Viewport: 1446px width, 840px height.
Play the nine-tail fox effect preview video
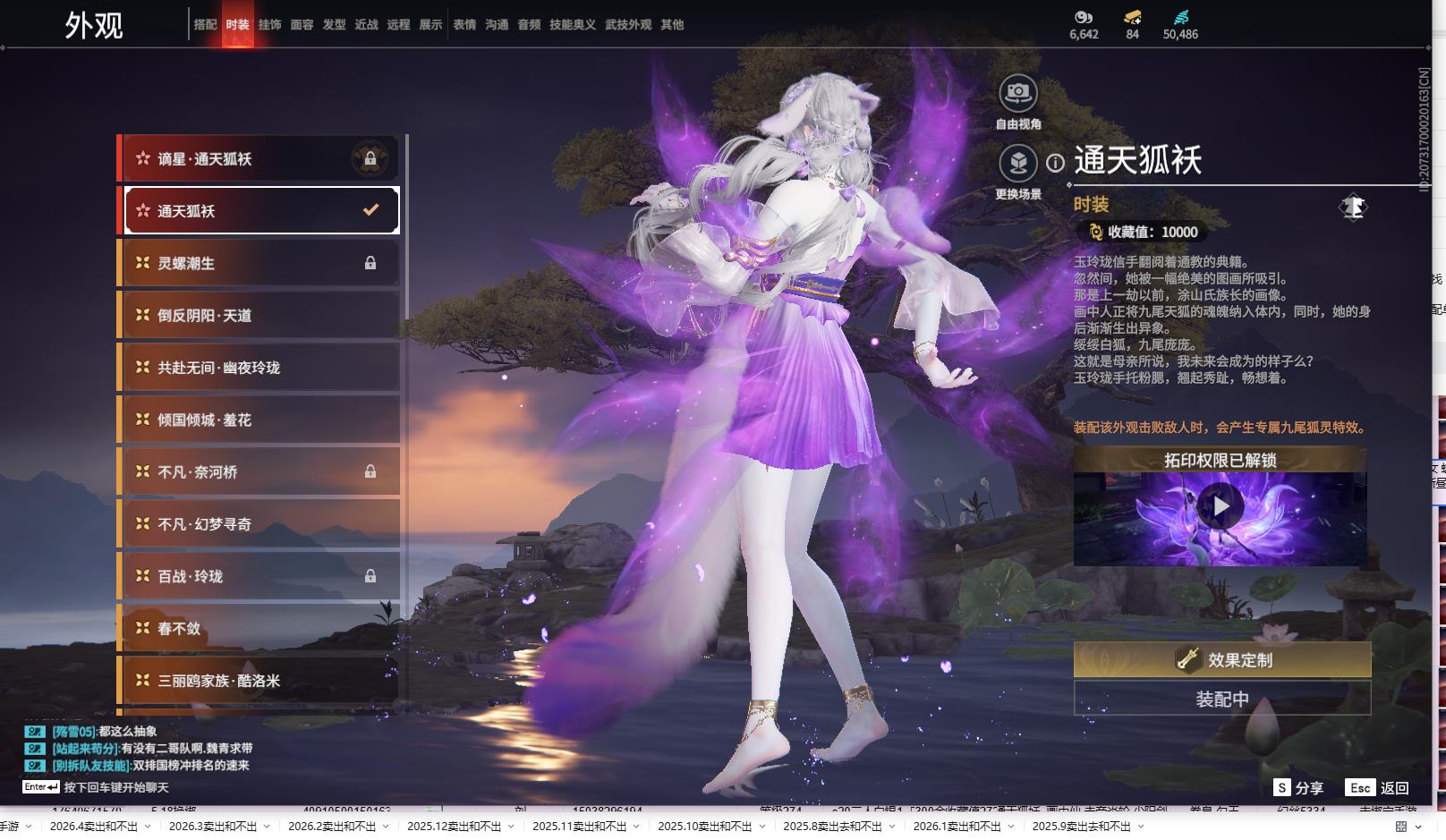coord(1220,506)
